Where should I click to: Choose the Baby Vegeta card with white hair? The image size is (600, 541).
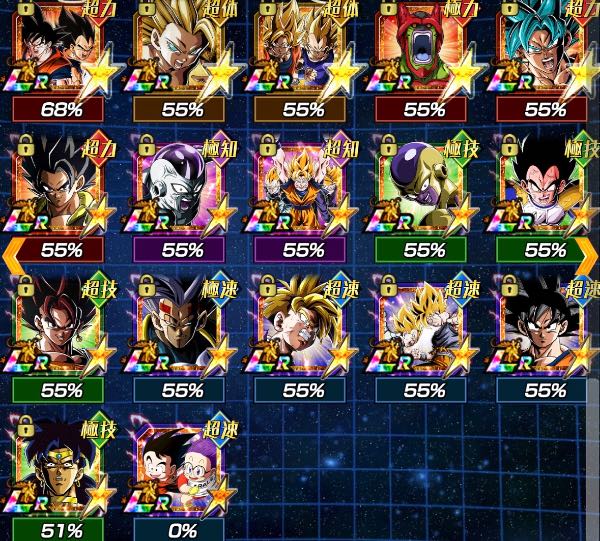click(182, 330)
